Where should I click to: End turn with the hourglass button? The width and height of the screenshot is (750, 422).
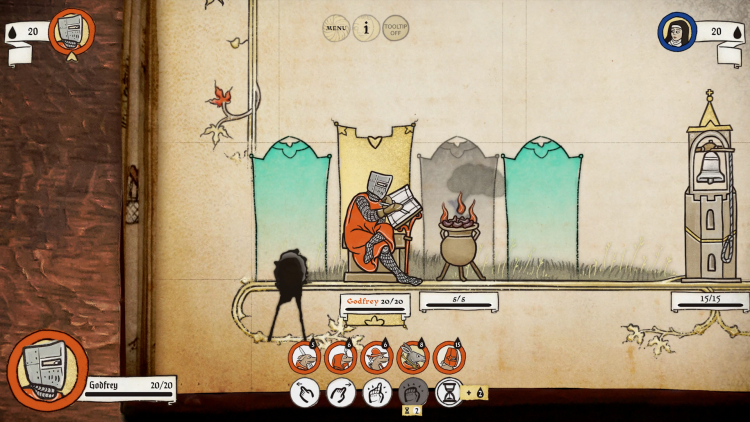pyautogui.click(x=450, y=393)
